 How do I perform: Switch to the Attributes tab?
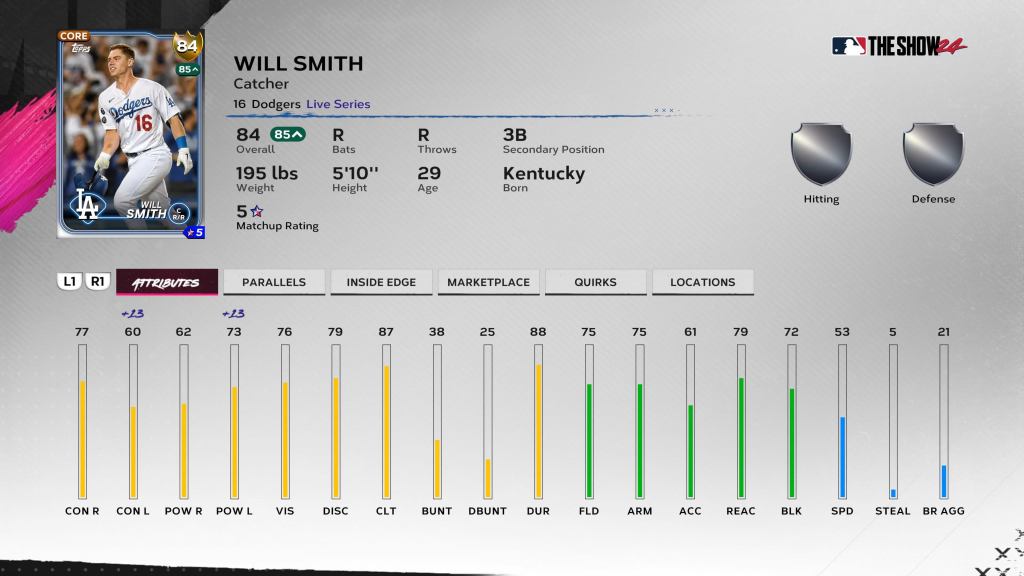point(166,282)
